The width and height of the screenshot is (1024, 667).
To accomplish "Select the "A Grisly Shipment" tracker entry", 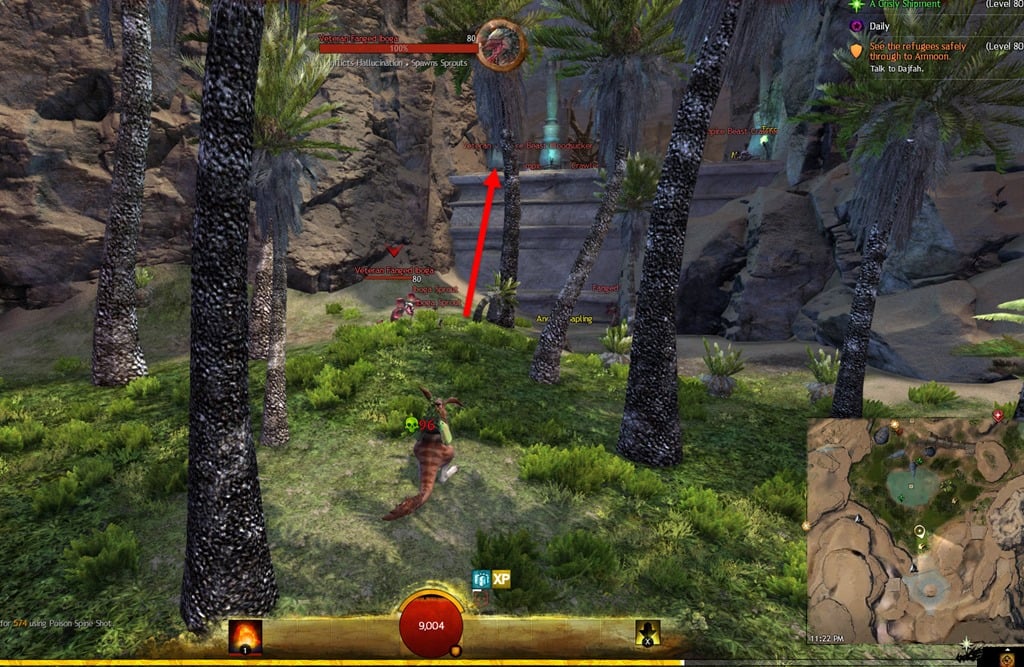I will 905,5.
